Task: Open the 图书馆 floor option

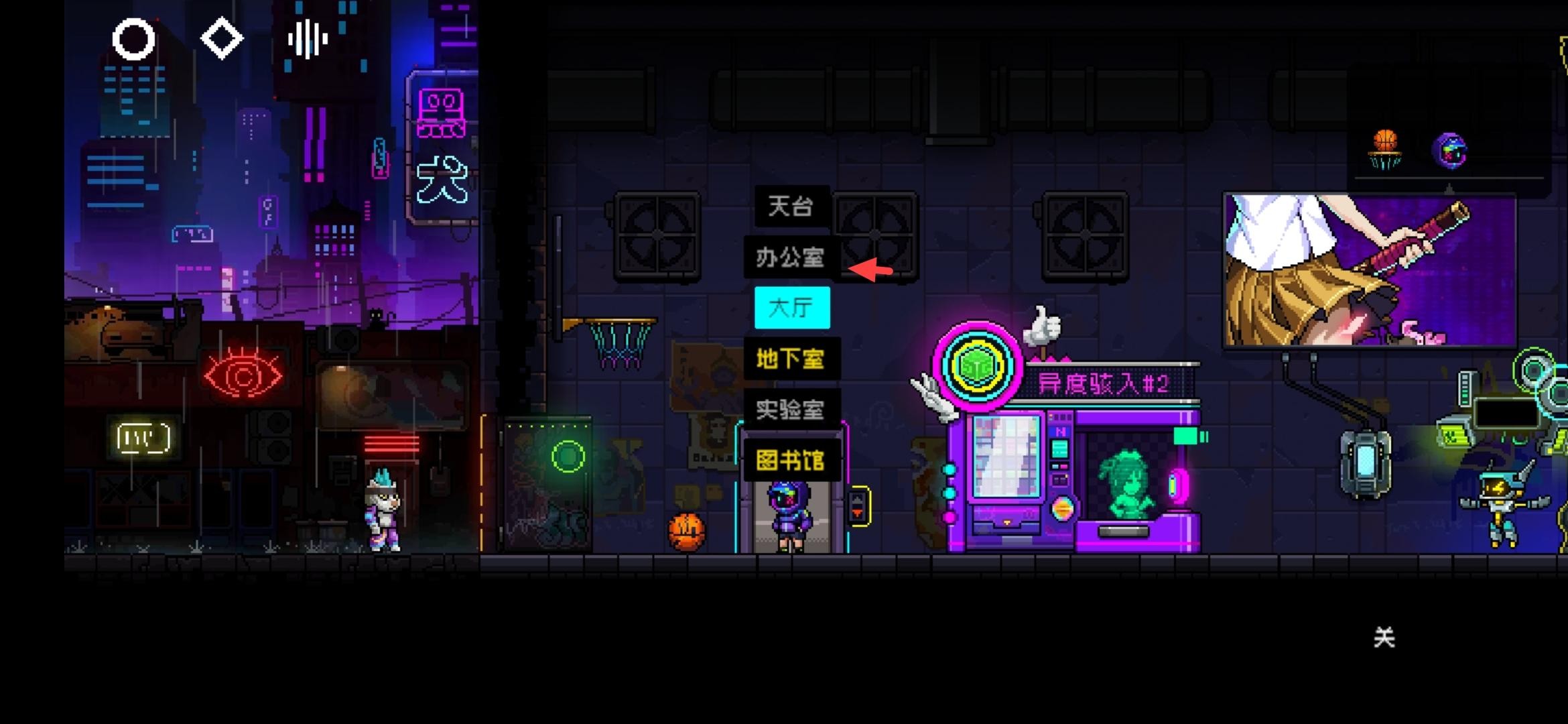Action: tap(791, 461)
